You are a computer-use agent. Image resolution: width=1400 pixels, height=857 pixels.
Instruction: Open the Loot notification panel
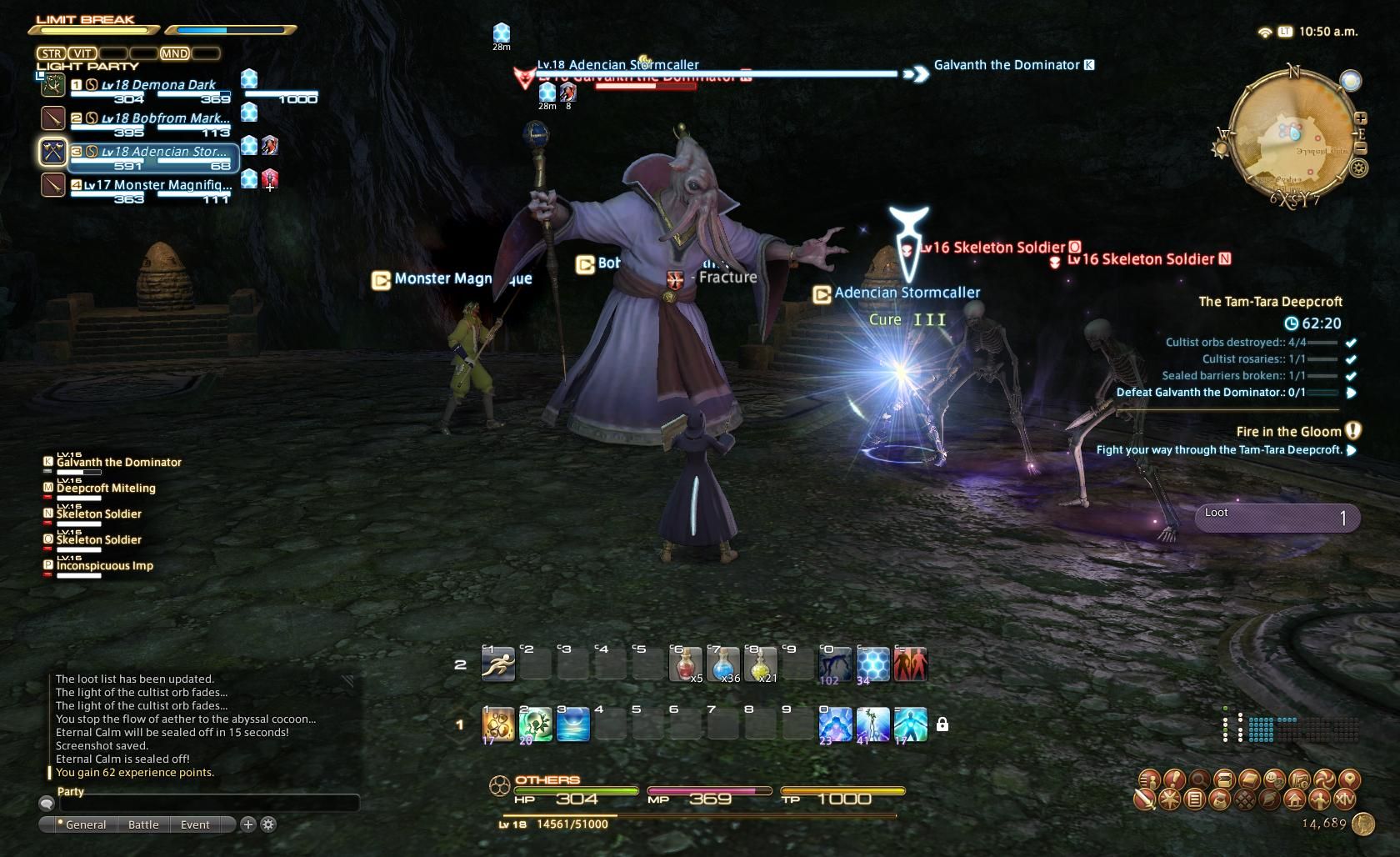1277,518
